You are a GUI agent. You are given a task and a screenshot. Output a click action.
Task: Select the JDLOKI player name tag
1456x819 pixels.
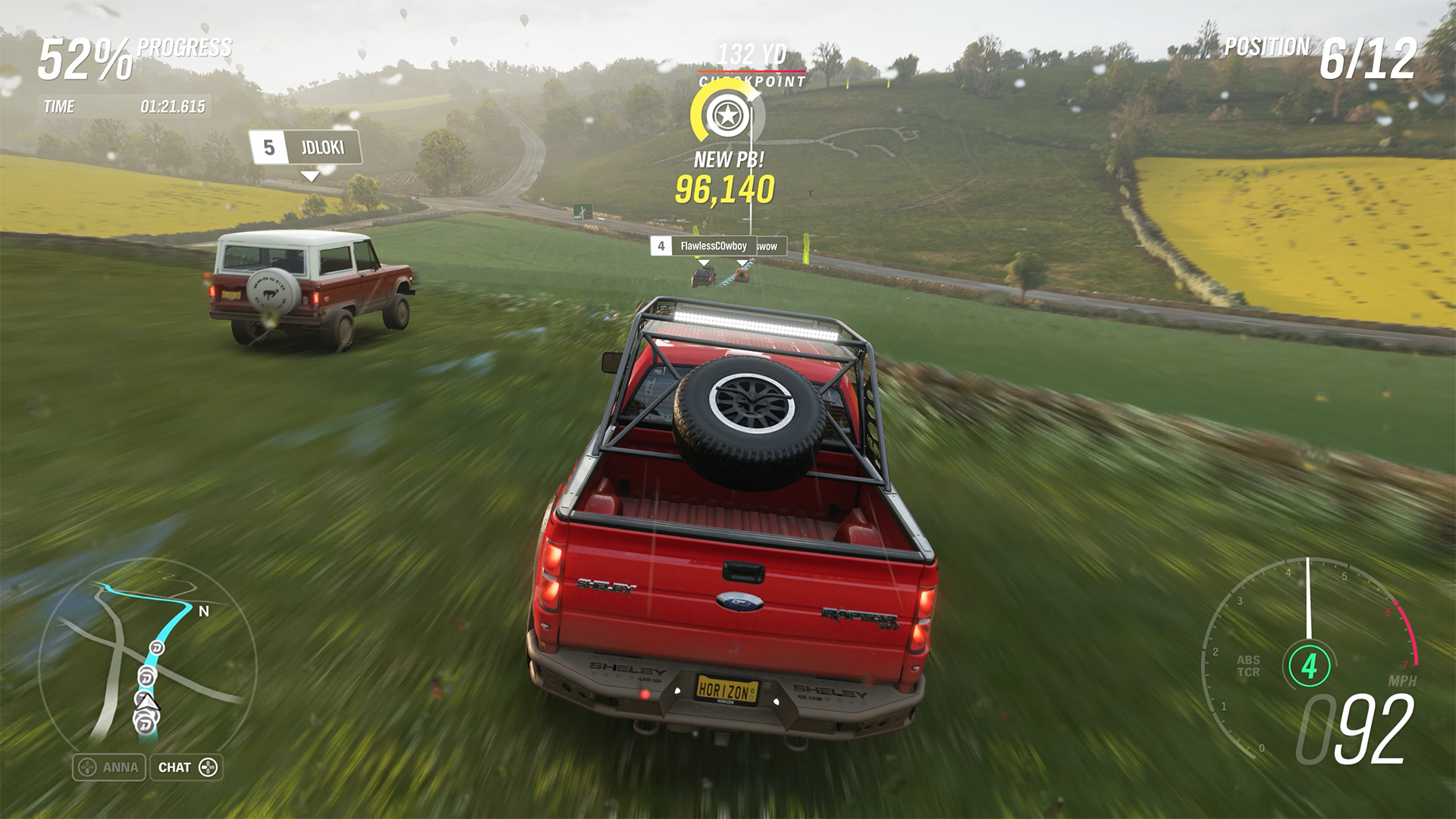(306, 147)
